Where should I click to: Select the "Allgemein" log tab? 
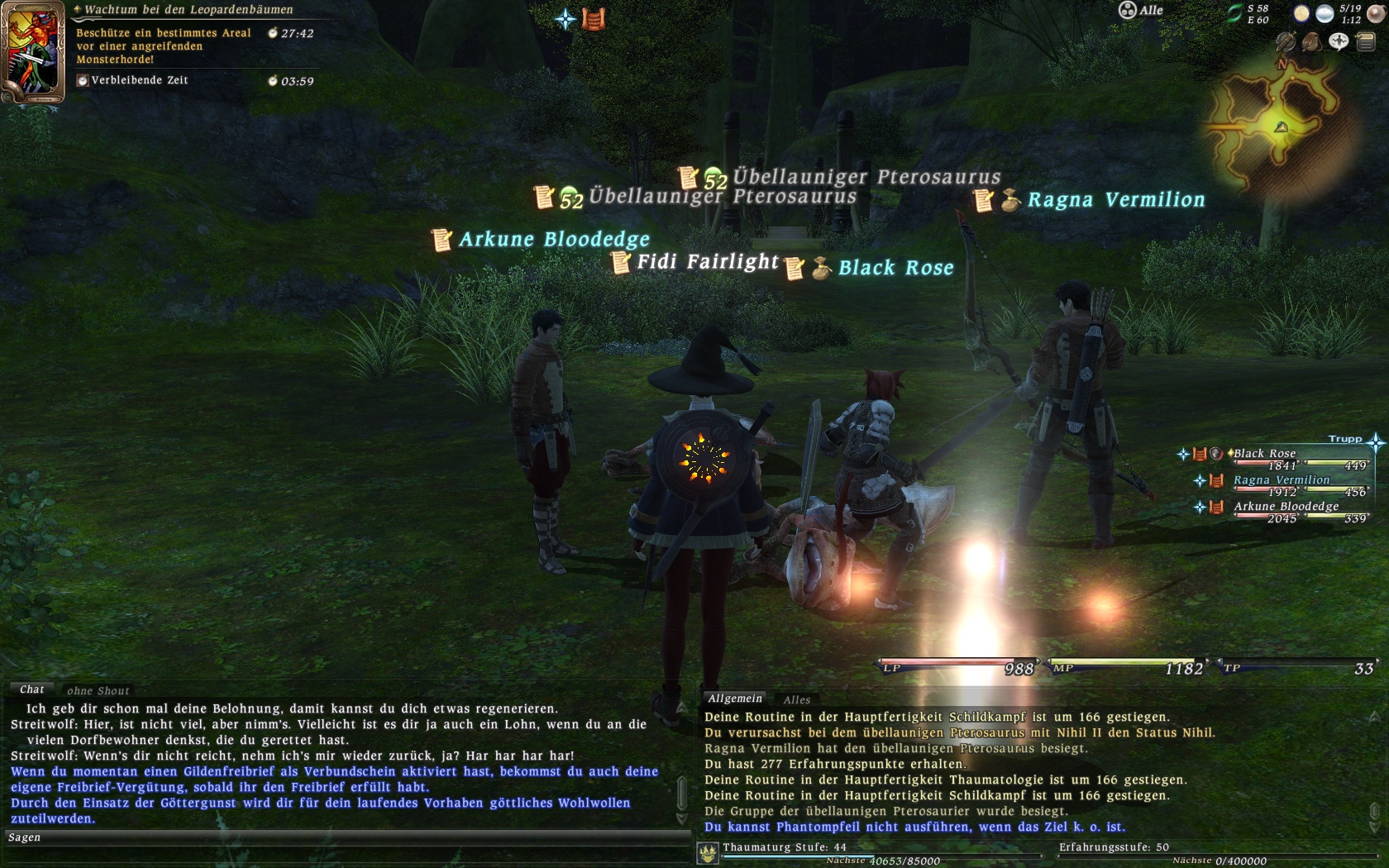click(x=734, y=699)
